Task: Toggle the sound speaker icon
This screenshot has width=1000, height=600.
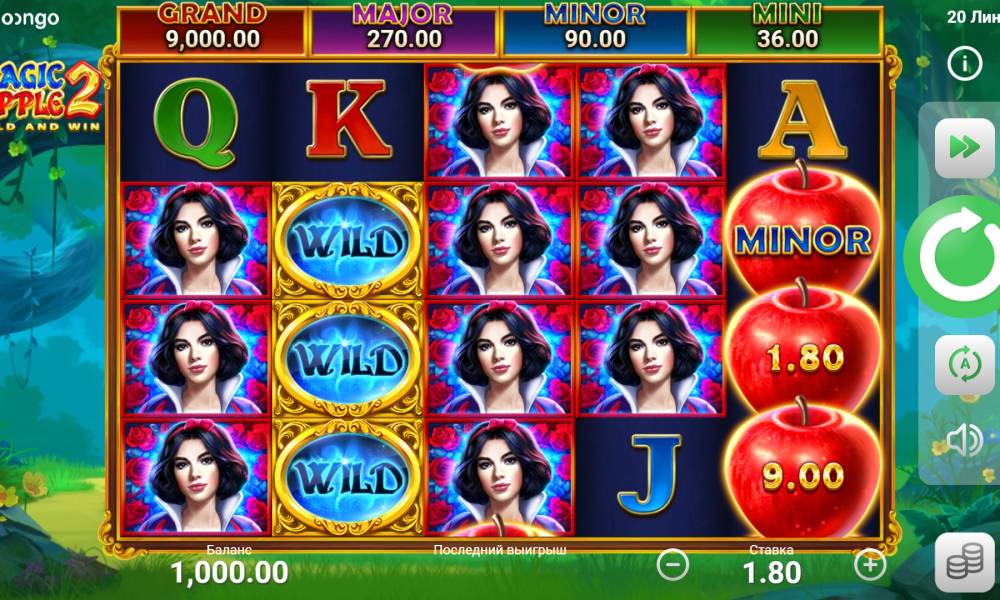Action: [x=964, y=440]
